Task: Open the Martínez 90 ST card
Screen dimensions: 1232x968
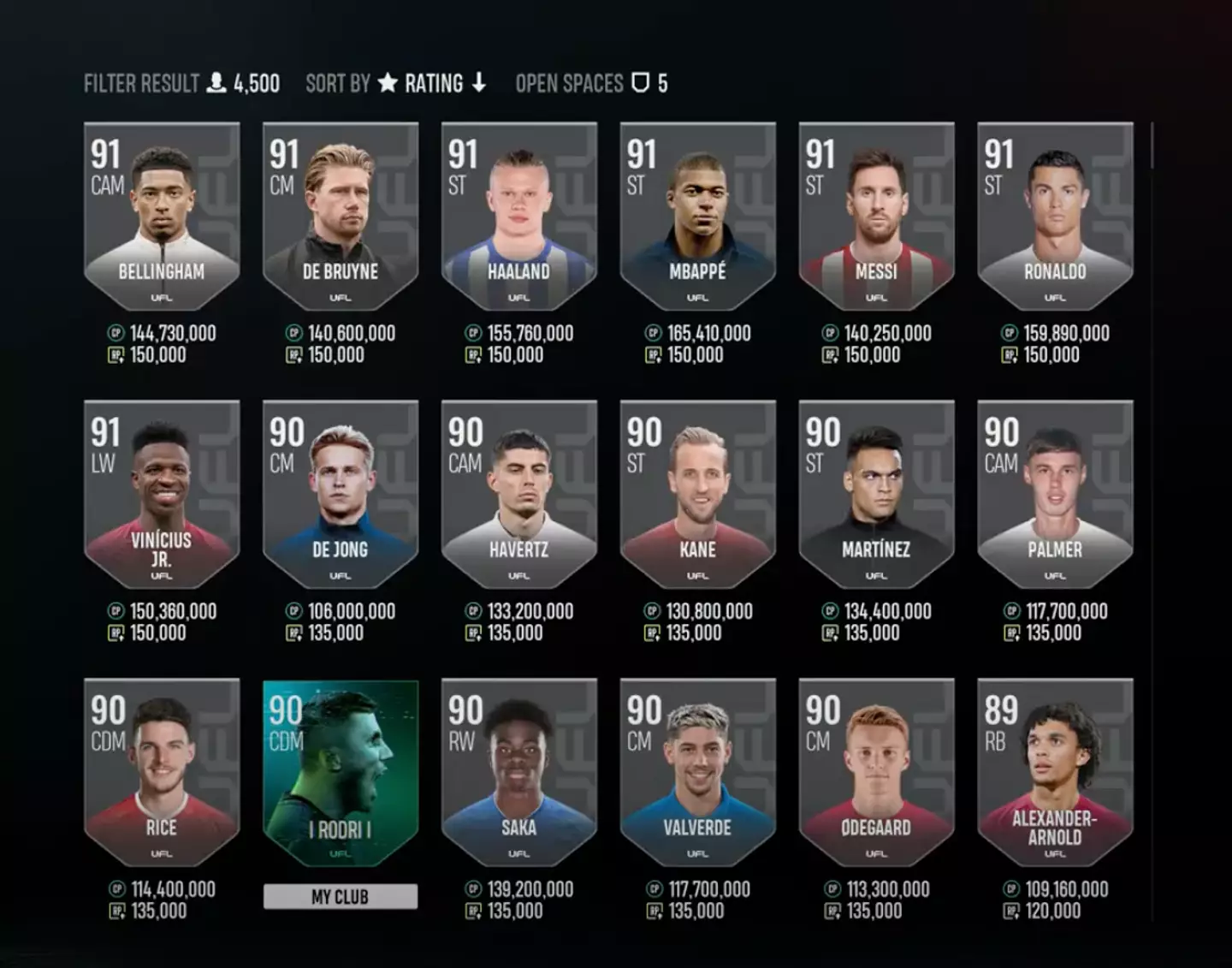Action: (876, 492)
